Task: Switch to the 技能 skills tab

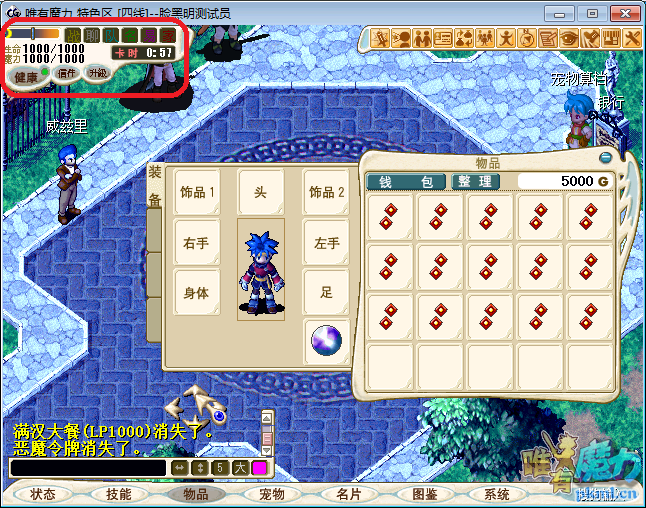Action: click(x=119, y=494)
